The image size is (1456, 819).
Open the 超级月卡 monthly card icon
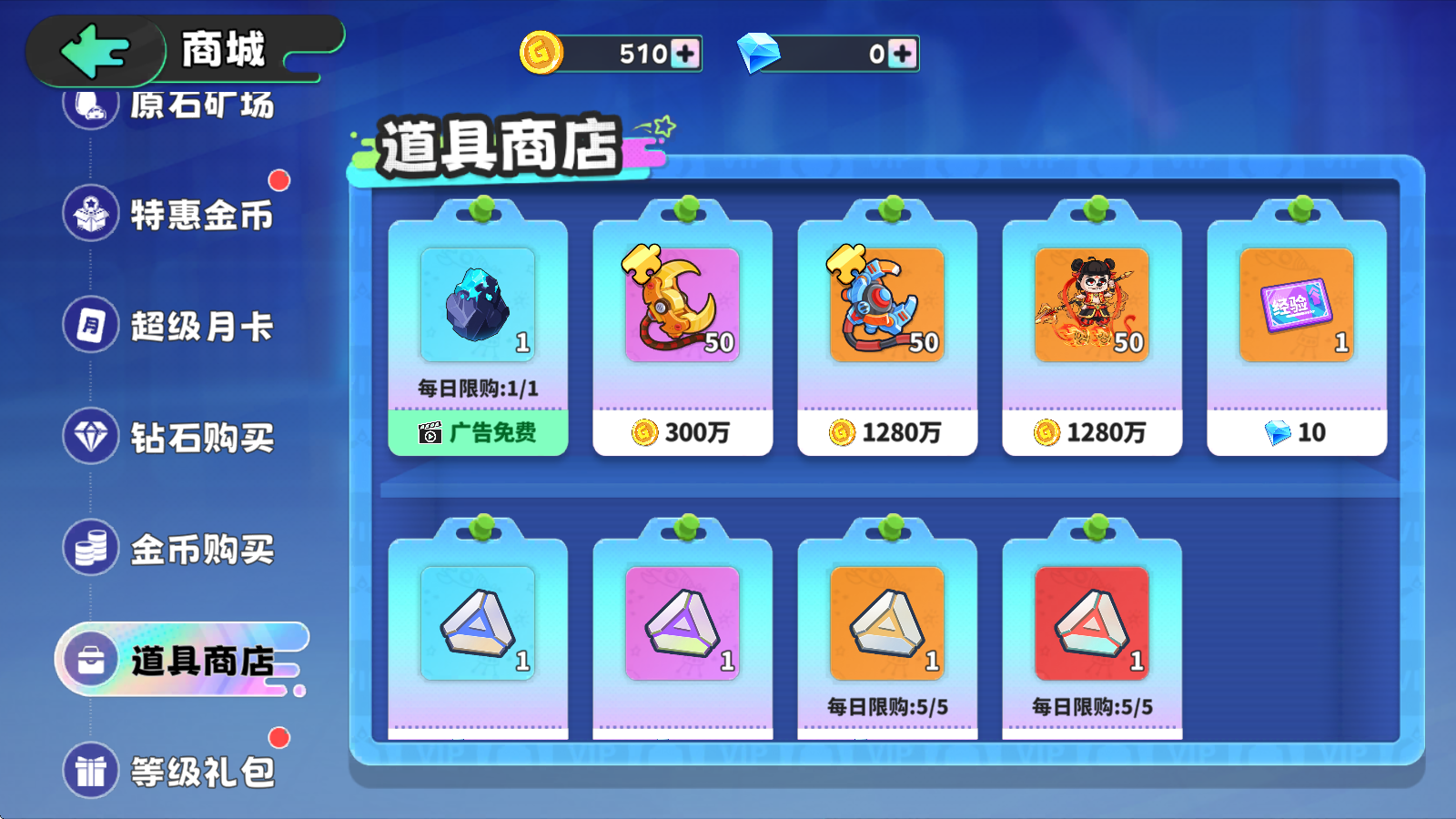click(x=90, y=326)
